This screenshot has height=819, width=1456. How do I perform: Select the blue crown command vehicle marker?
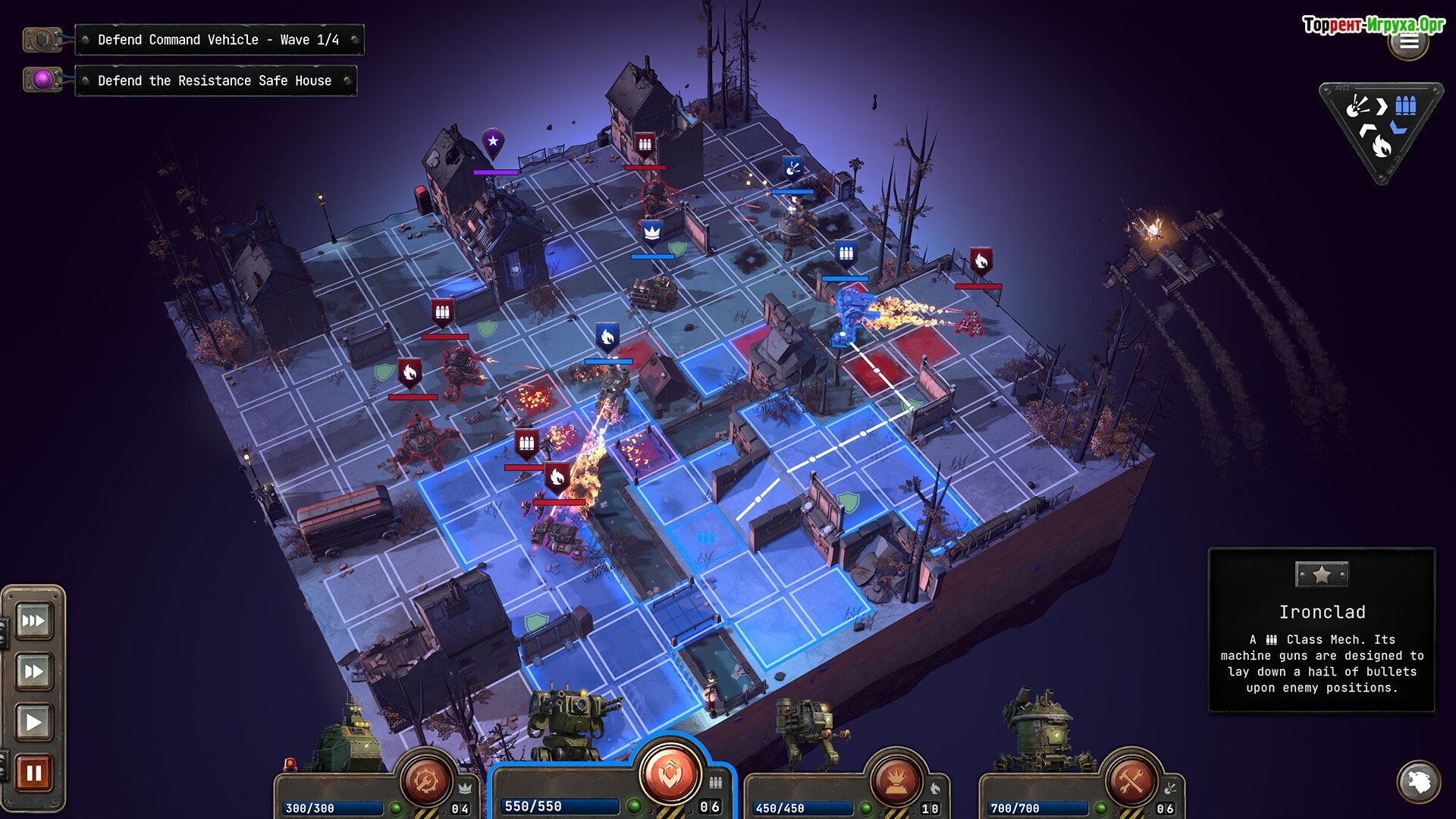(x=652, y=231)
